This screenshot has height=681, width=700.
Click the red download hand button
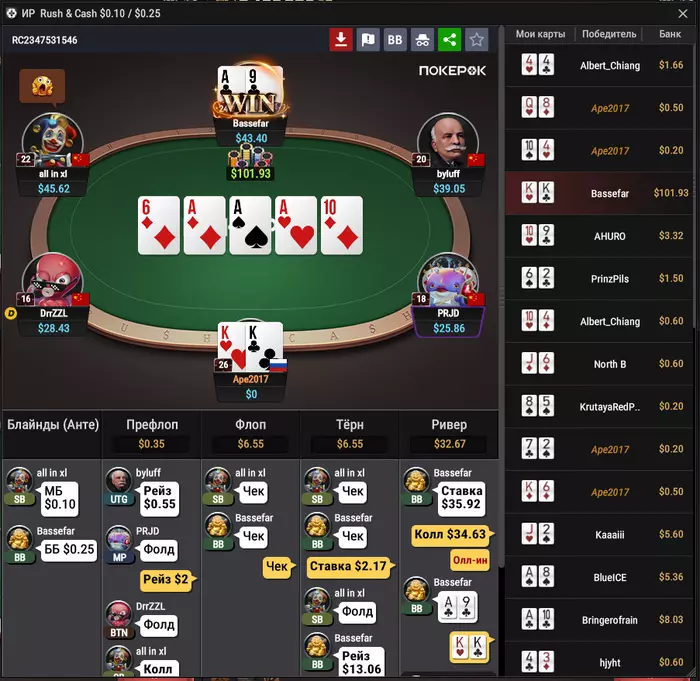341,40
